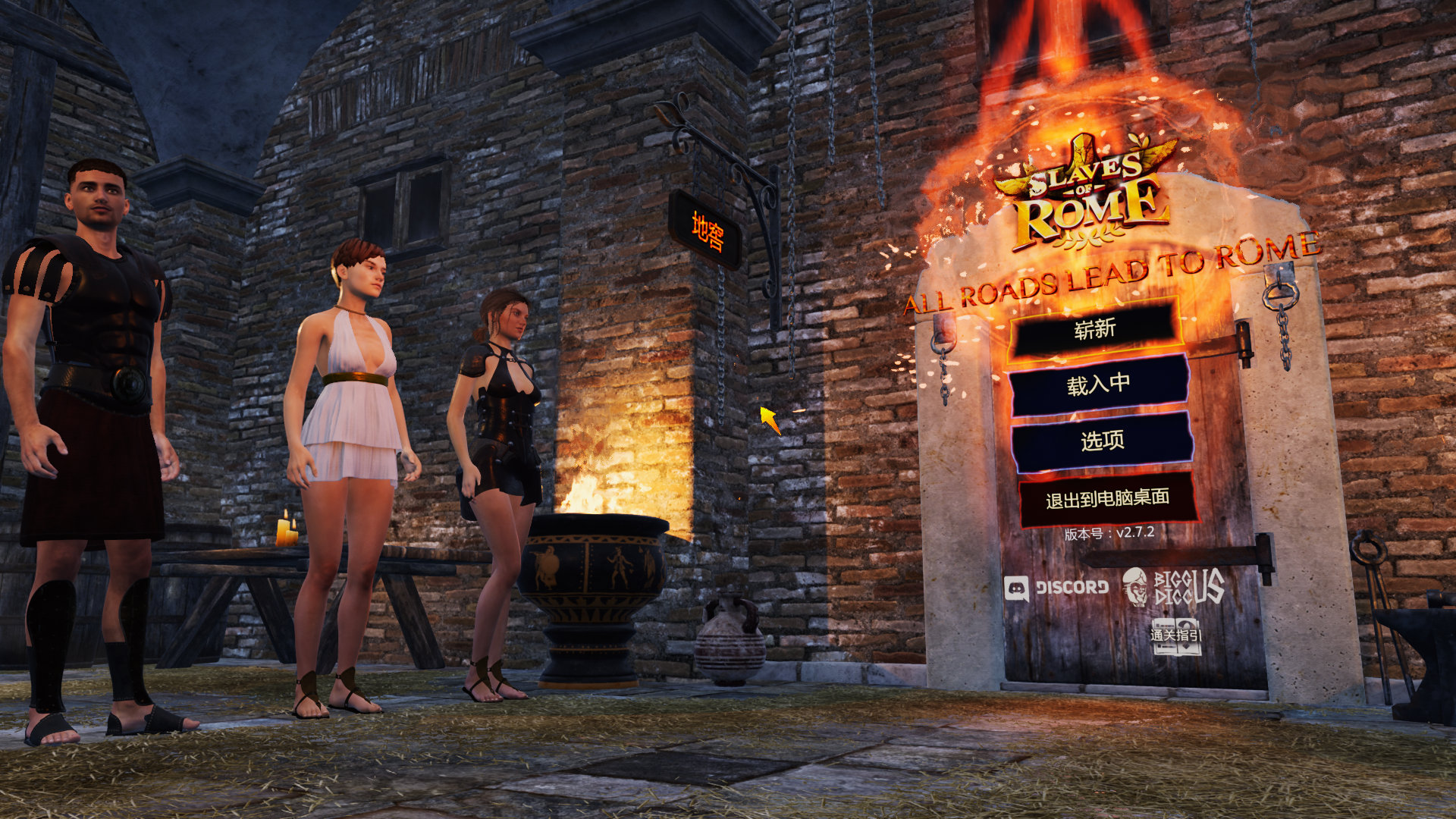The image size is (1456, 819).
Task: Open the 载入中 load game menu
Action: [1098, 385]
